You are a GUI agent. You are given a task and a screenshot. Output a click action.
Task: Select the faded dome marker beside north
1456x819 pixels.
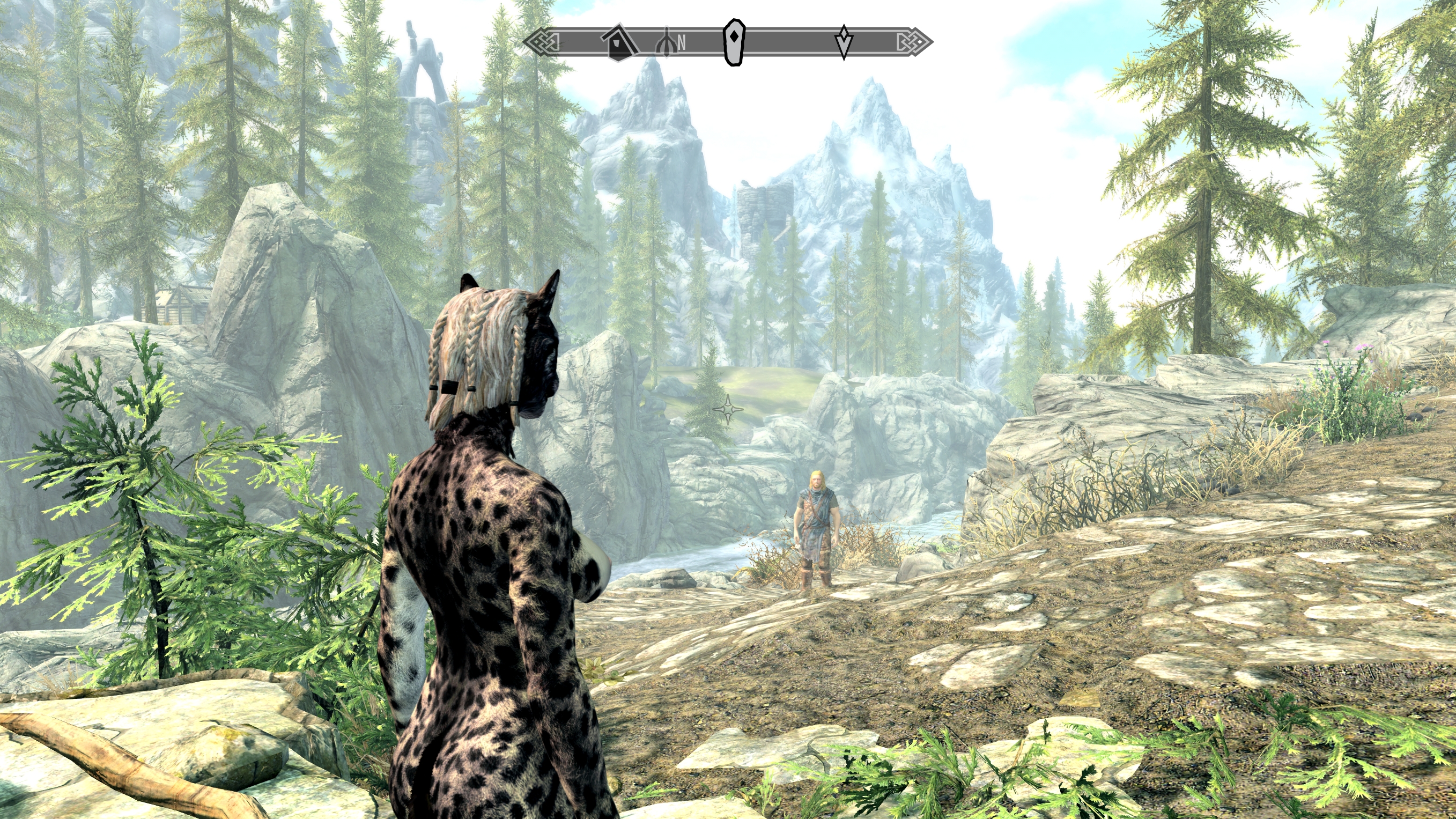click(x=666, y=43)
